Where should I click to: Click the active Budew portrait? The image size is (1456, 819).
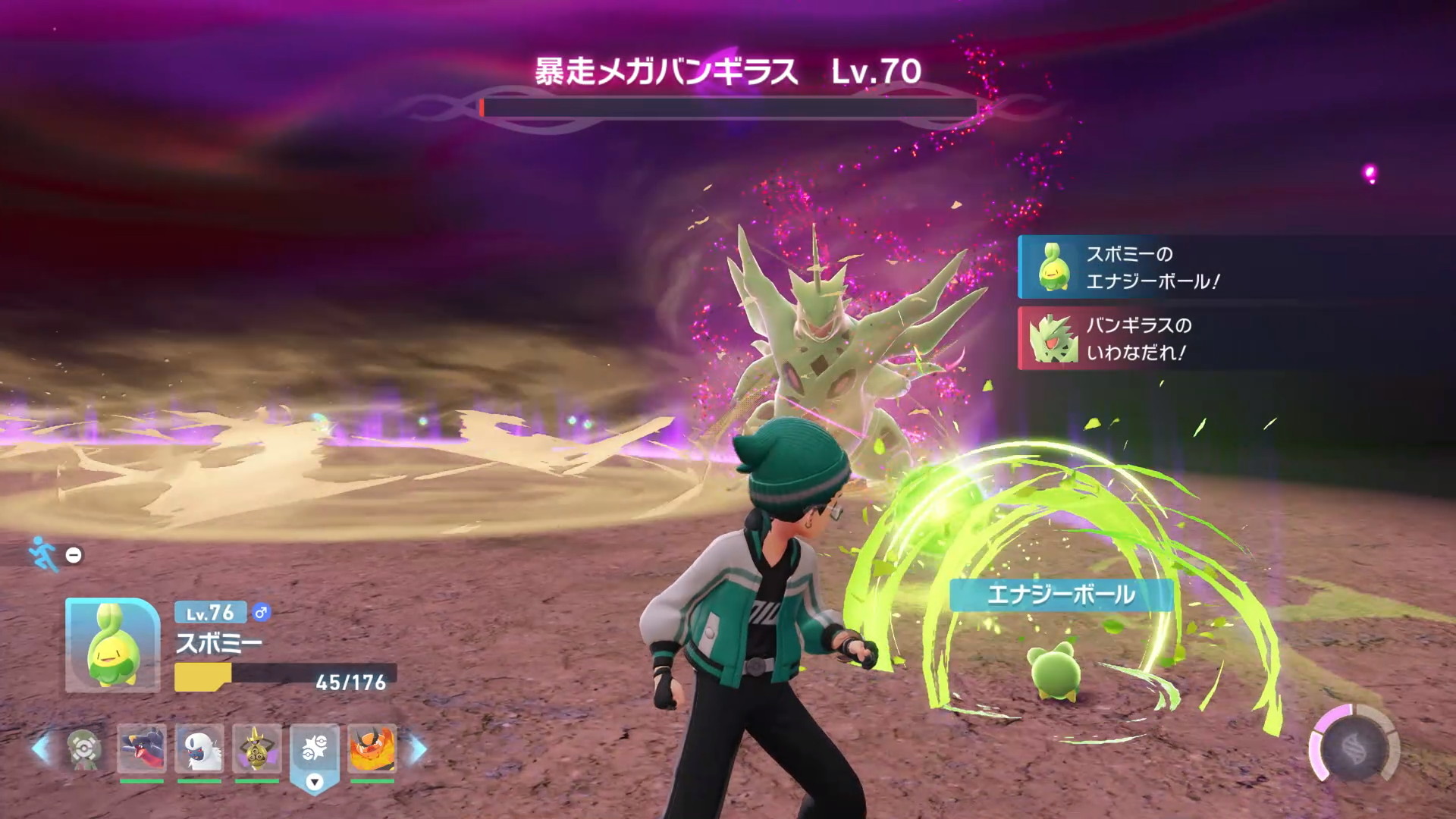point(112,645)
